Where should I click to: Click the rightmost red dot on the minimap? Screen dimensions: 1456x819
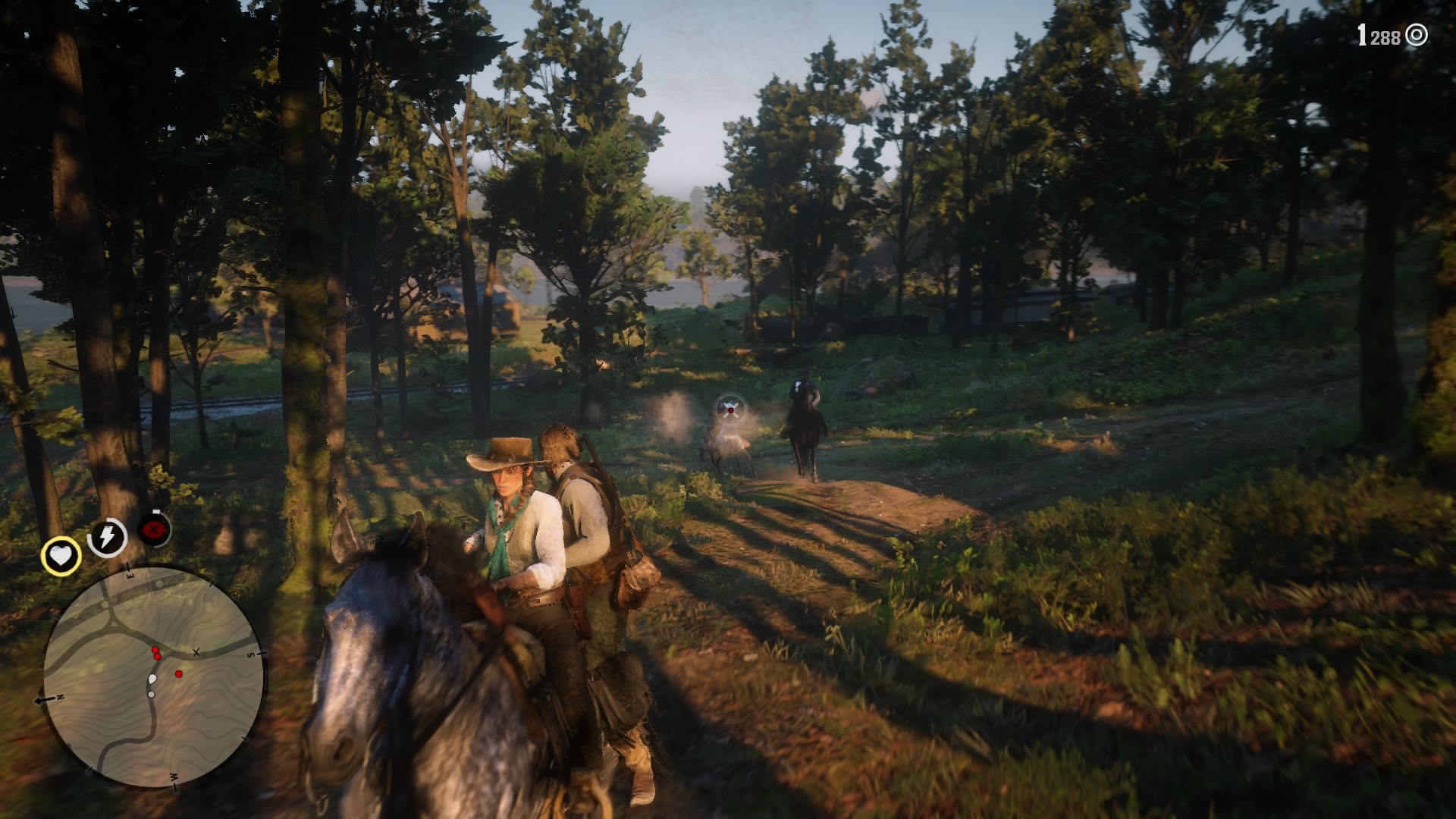point(178,674)
